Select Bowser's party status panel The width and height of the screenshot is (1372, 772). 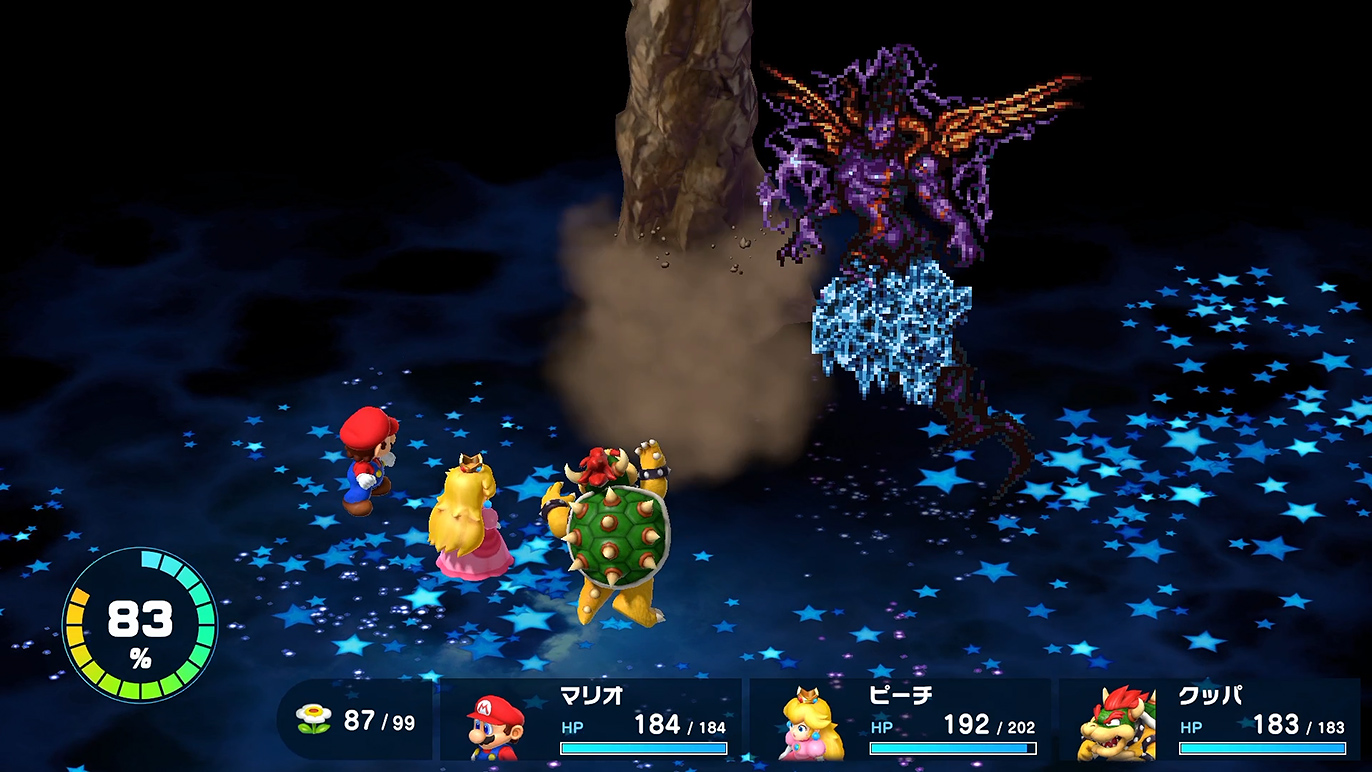click(1210, 721)
